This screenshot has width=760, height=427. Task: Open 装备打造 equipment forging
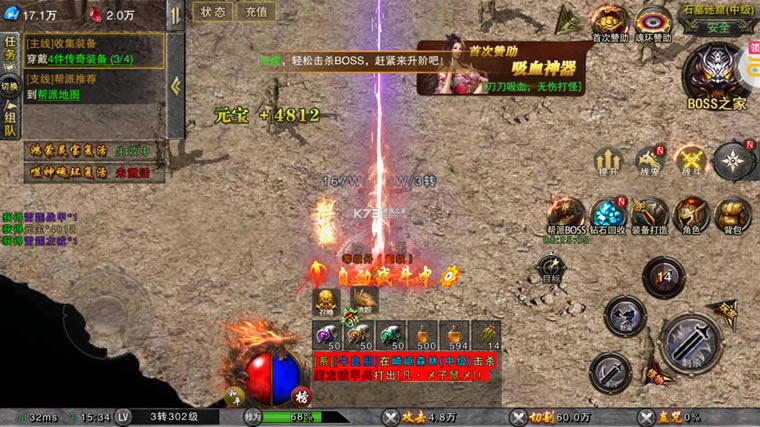[x=649, y=214]
